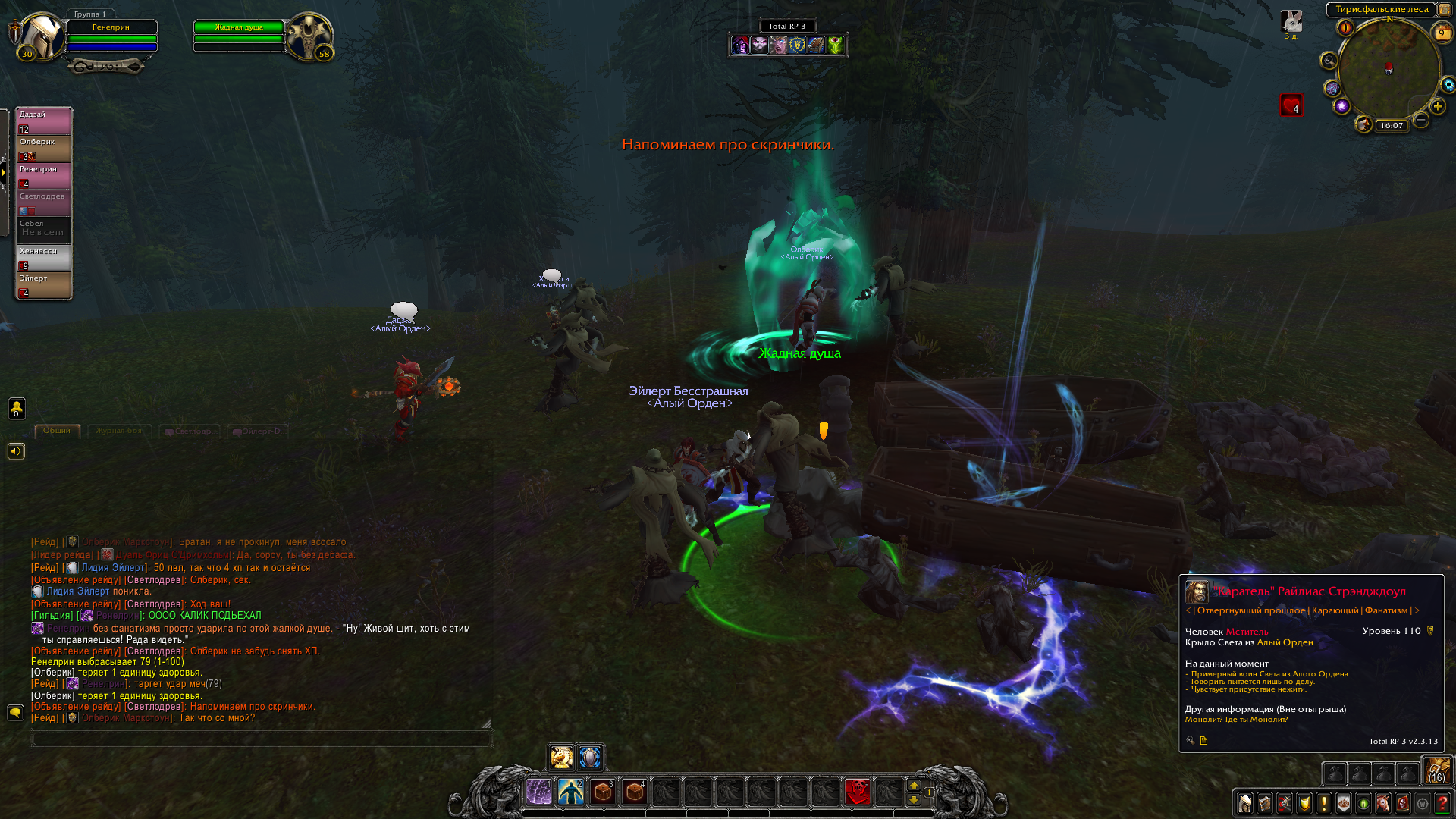Activate the glowing figure ability in slot 2
This screenshot has width=1456, height=819.
pos(571,792)
